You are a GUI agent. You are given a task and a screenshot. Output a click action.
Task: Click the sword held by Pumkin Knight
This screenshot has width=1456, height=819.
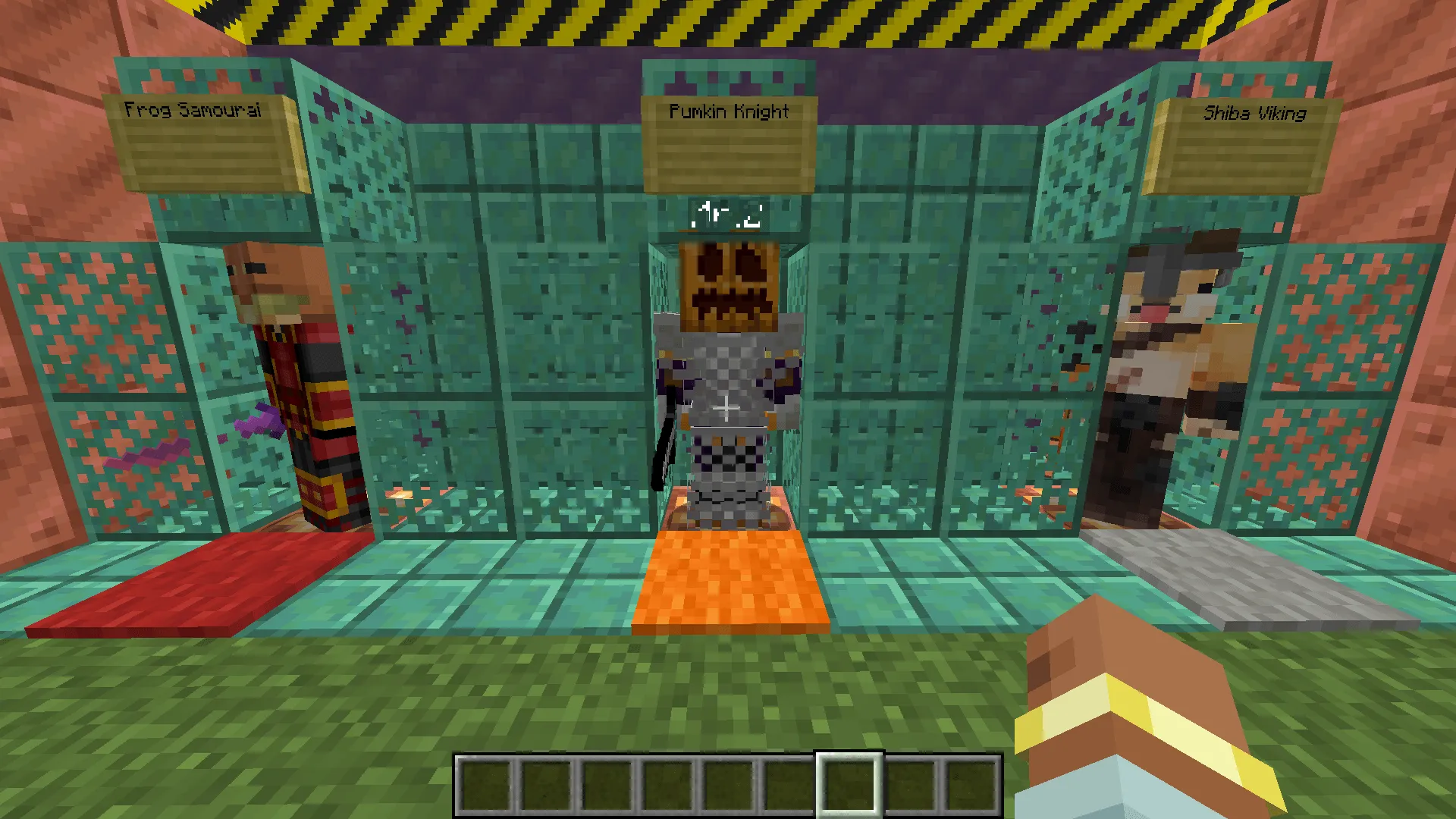[667, 440]
